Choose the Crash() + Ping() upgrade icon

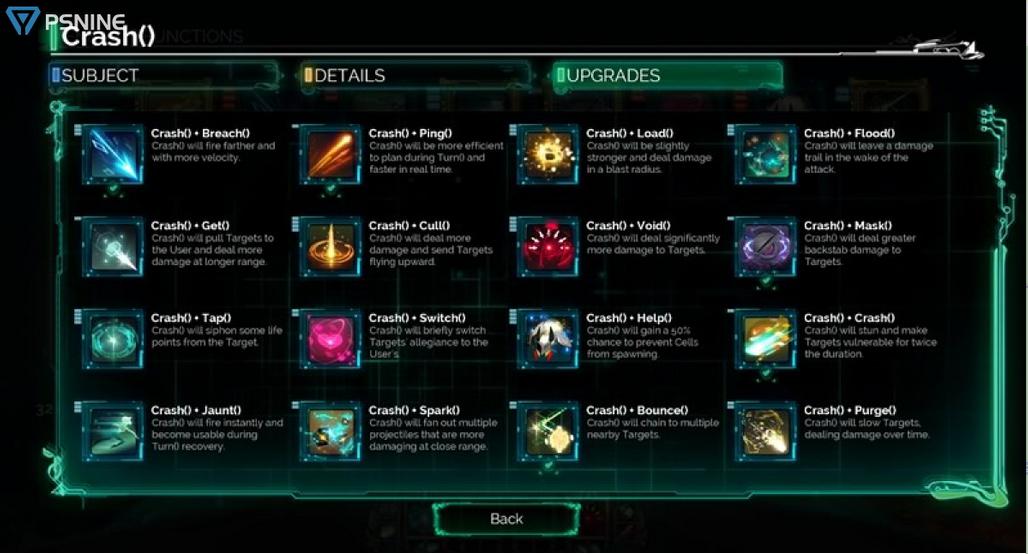pyautogui.click(x=331, y=154)
